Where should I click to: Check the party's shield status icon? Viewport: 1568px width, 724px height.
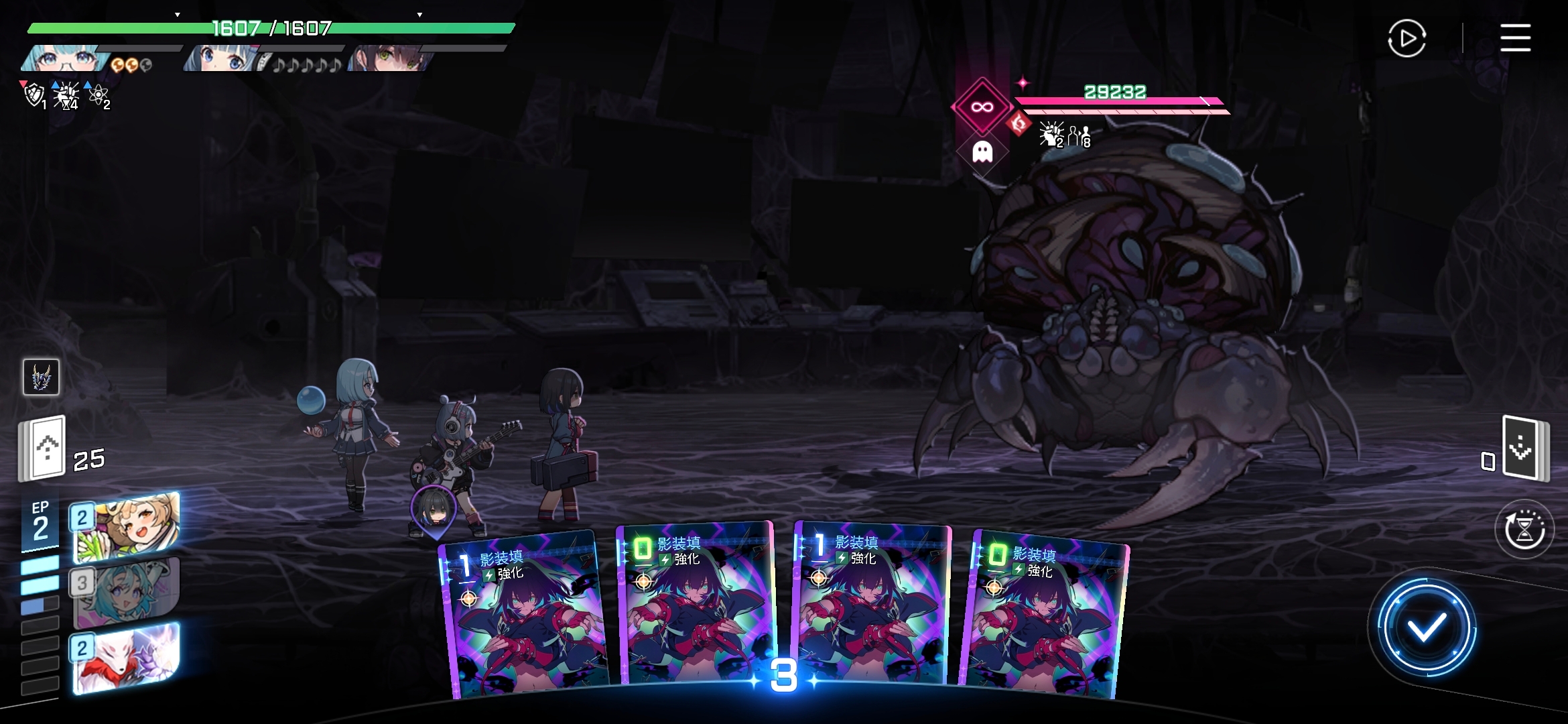tap(34, 95)
